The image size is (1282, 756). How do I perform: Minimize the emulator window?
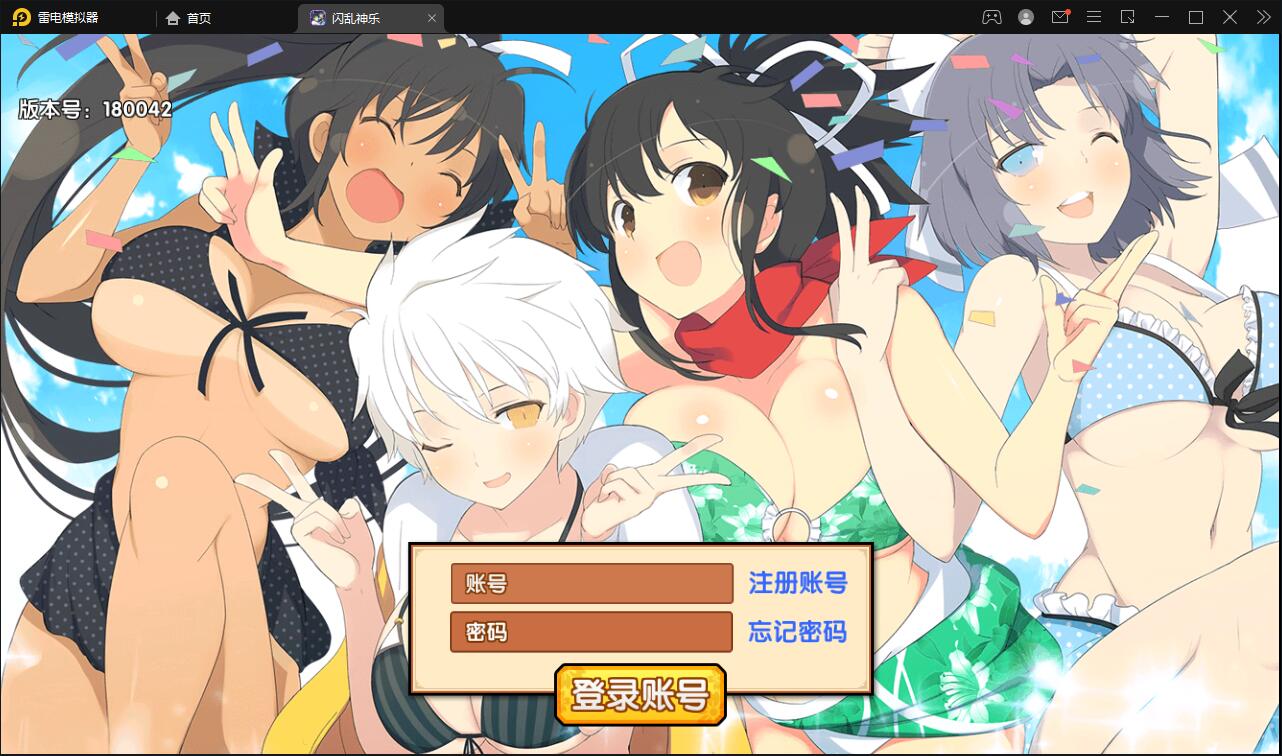[1161, 17]
